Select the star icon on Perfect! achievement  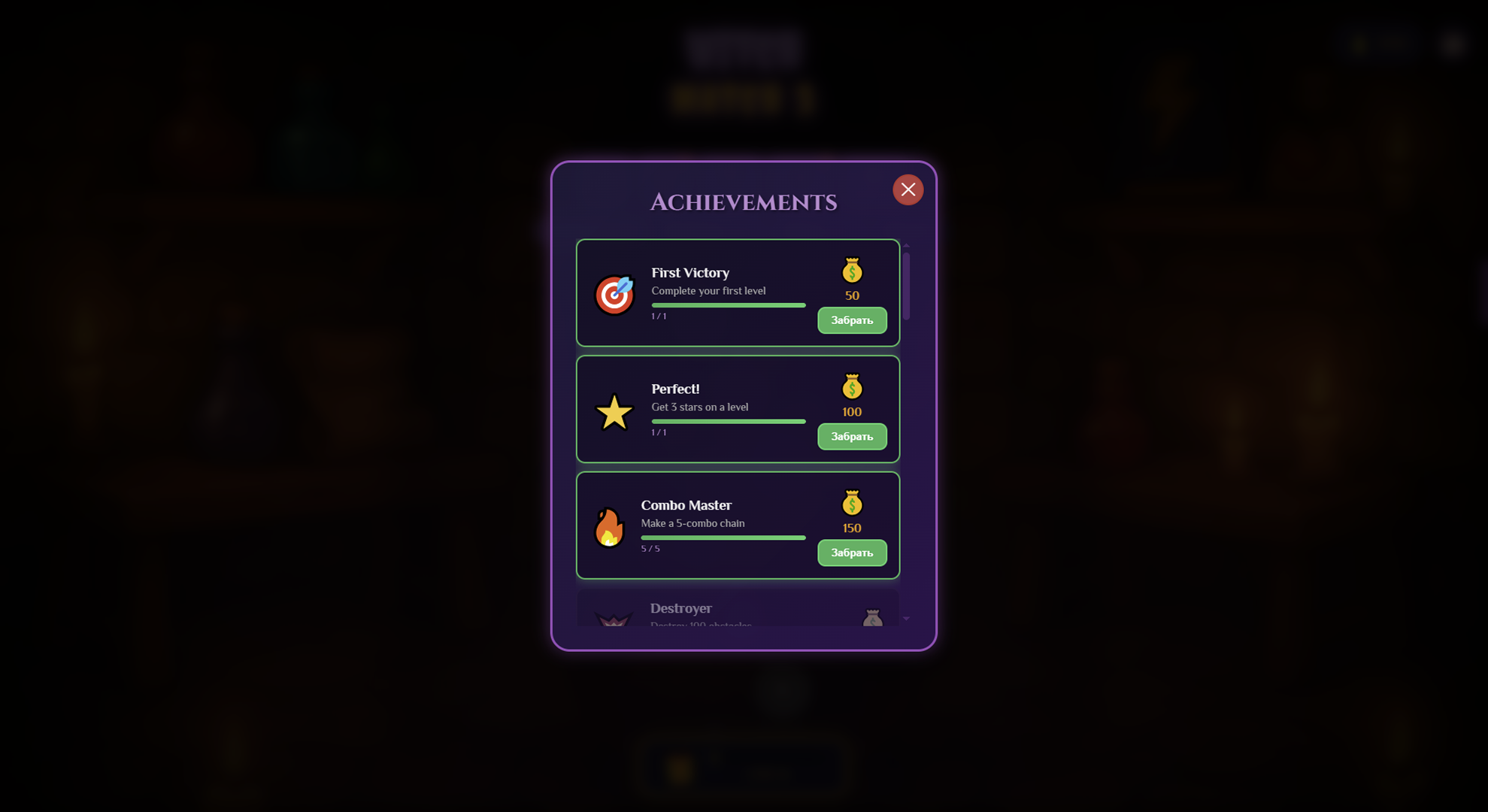click(x=614, y=411)
